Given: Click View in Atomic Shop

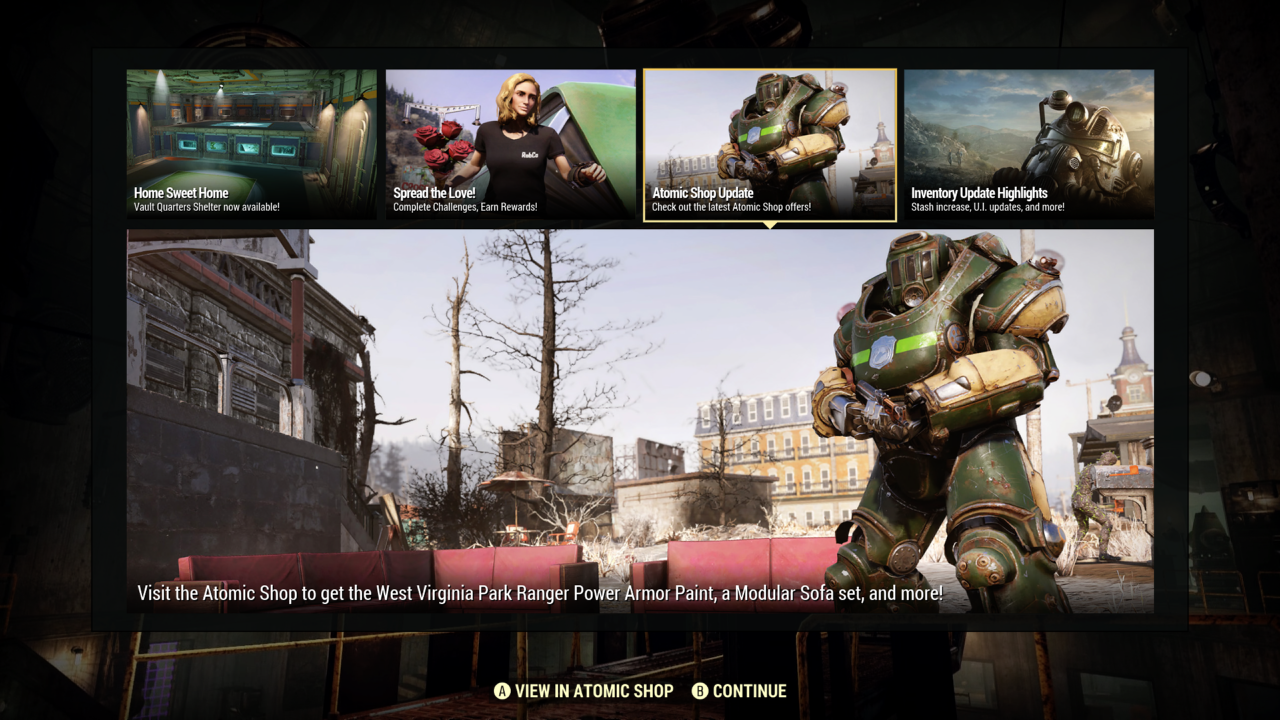Looking at the screenshot, I should click(x=584, y=691).
